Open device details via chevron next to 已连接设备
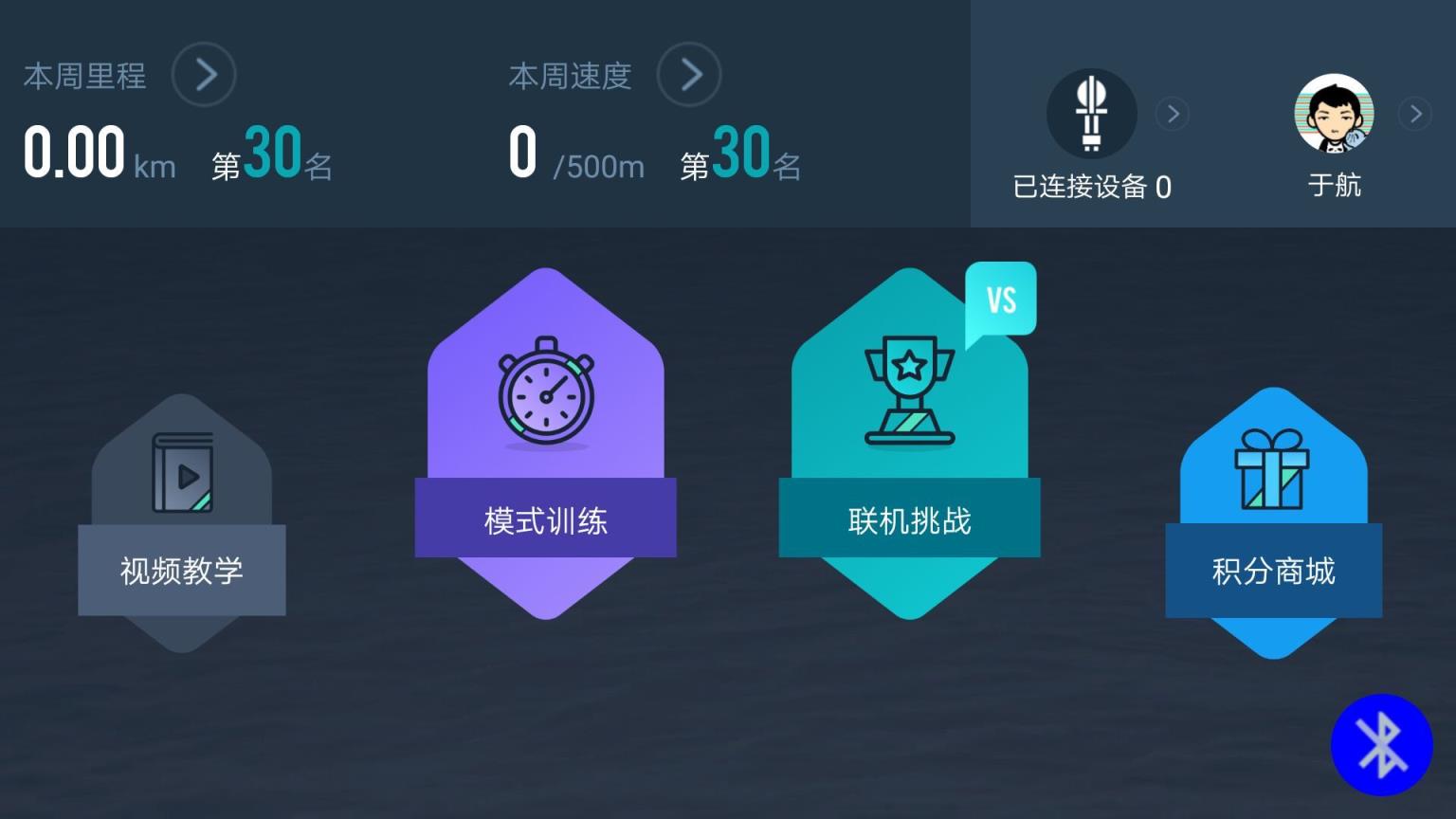Screen dimensions: 1456x819 pyautogui.click(x=1174, y=114)
